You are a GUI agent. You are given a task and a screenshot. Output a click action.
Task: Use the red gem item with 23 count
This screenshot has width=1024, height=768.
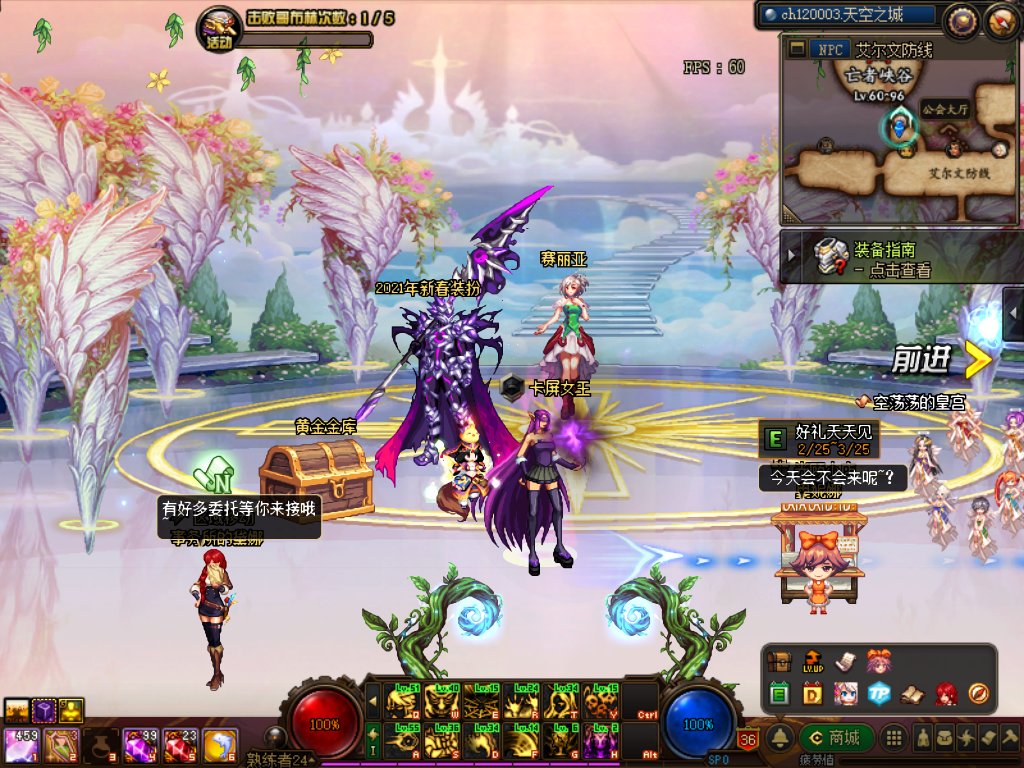pos(179,745)
